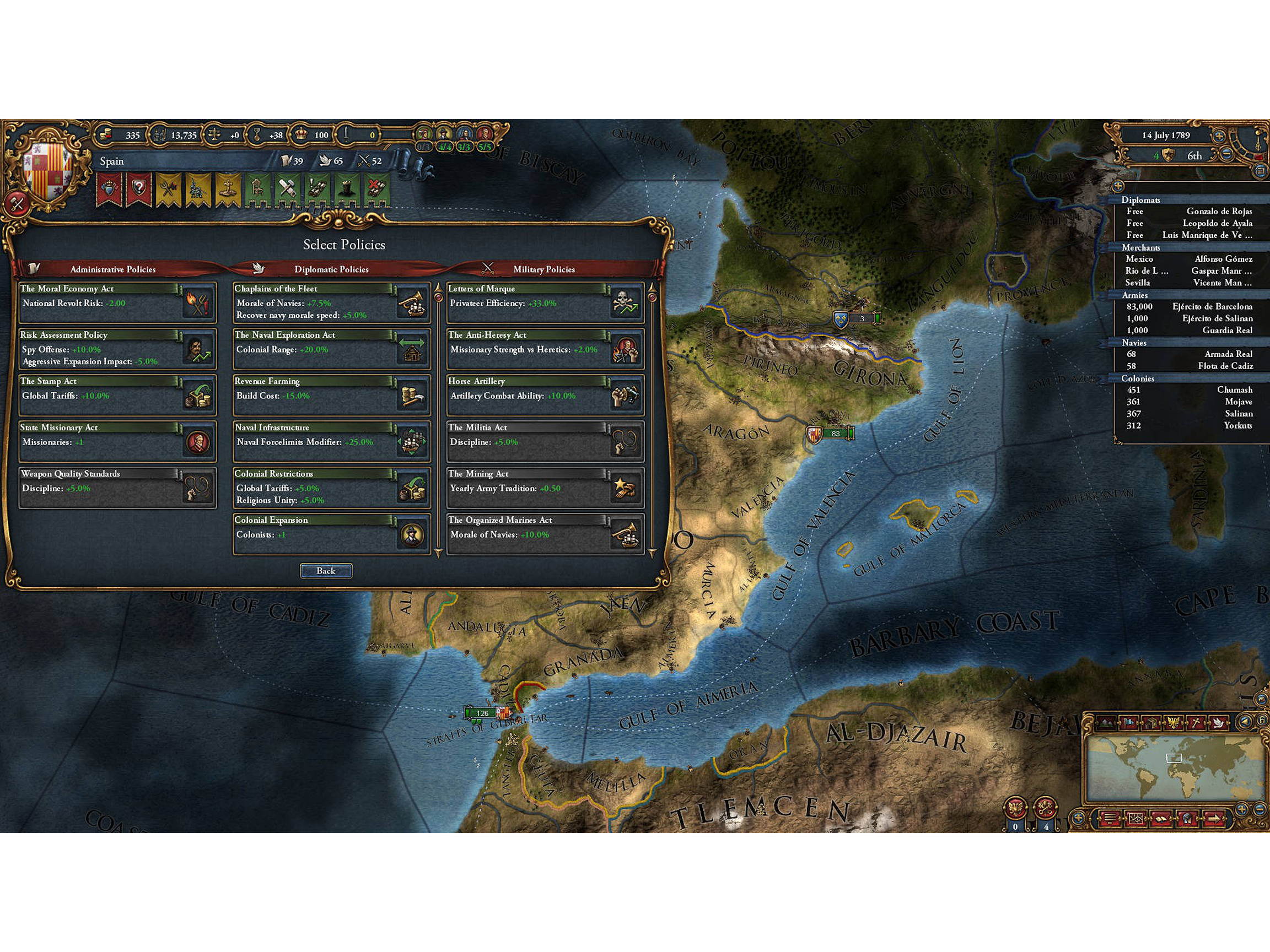Viewport: 1270px width, 952px height.
Task: Select the terrain map mode icon
Action: tap(1106, 722)
